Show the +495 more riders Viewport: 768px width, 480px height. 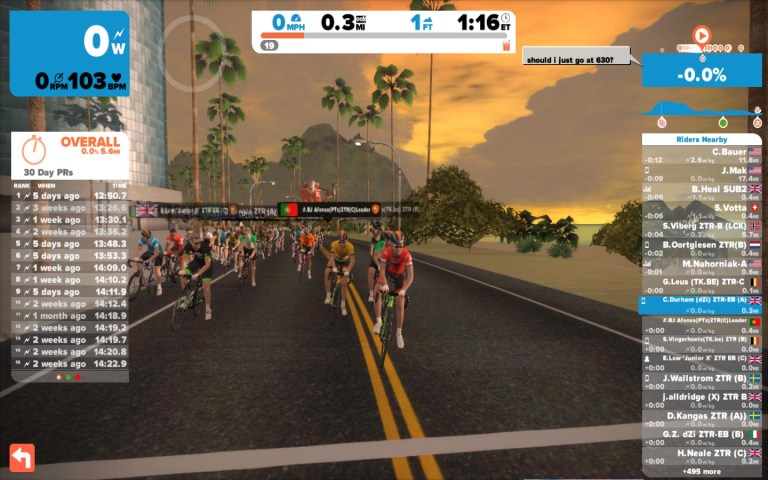[701, 471]
